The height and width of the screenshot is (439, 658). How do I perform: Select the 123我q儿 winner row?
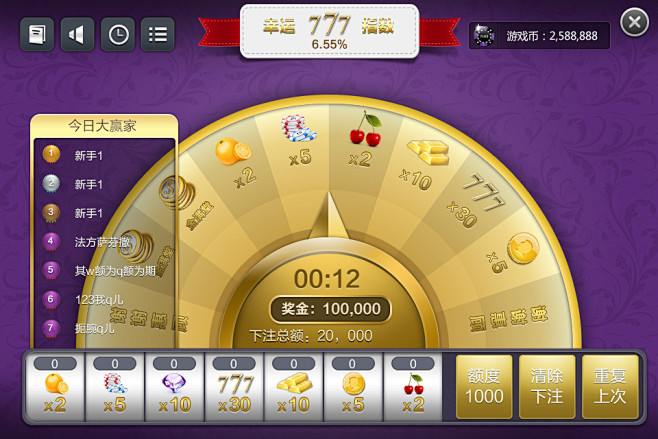click(104, 299)
